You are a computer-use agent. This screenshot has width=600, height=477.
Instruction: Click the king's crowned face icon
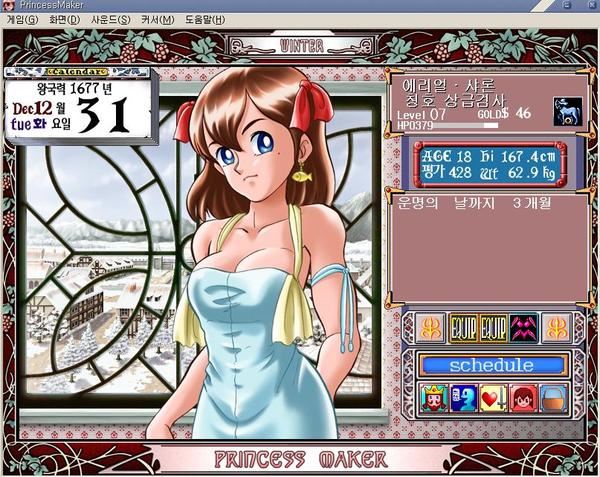click(435, 400)
